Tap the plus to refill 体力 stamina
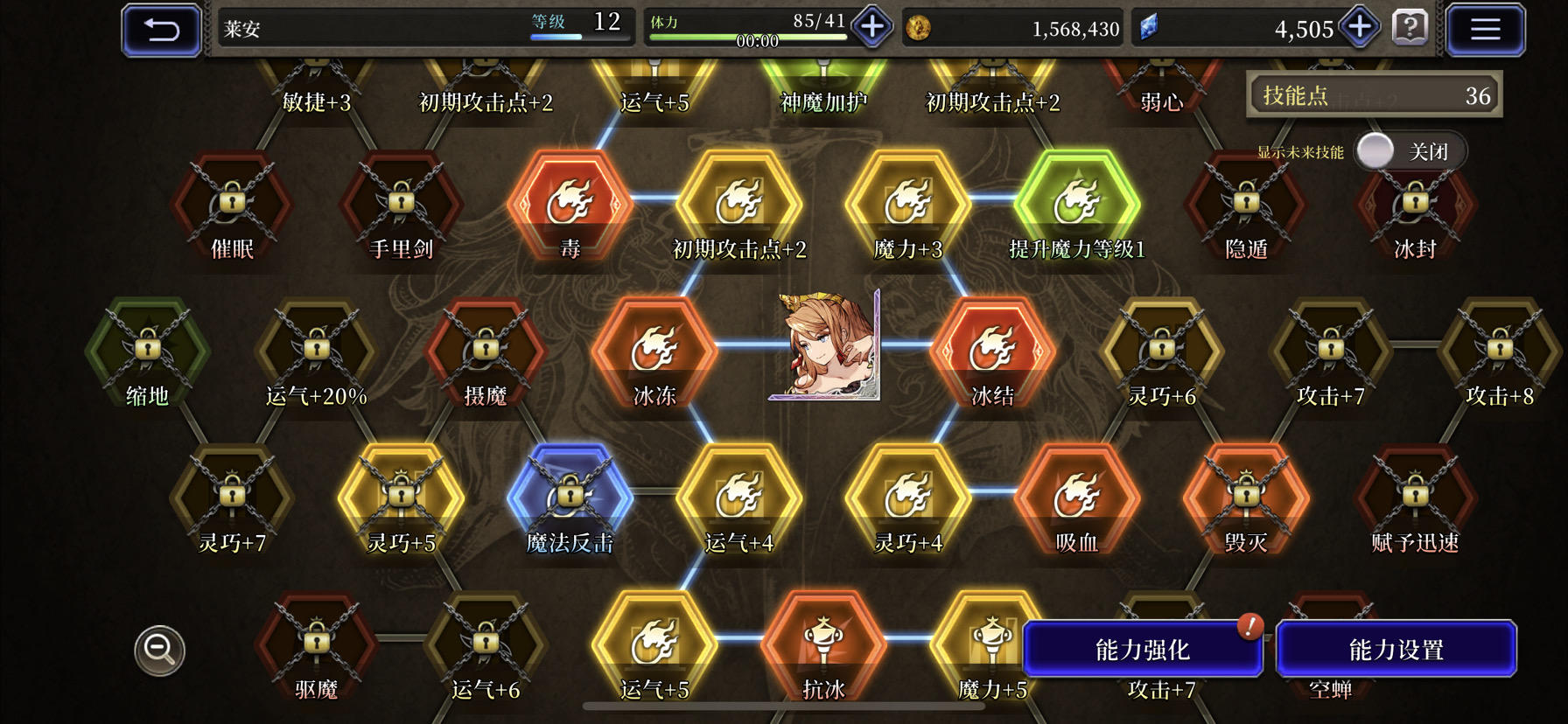The image size is (1568, 724). (x=869, y=27)
